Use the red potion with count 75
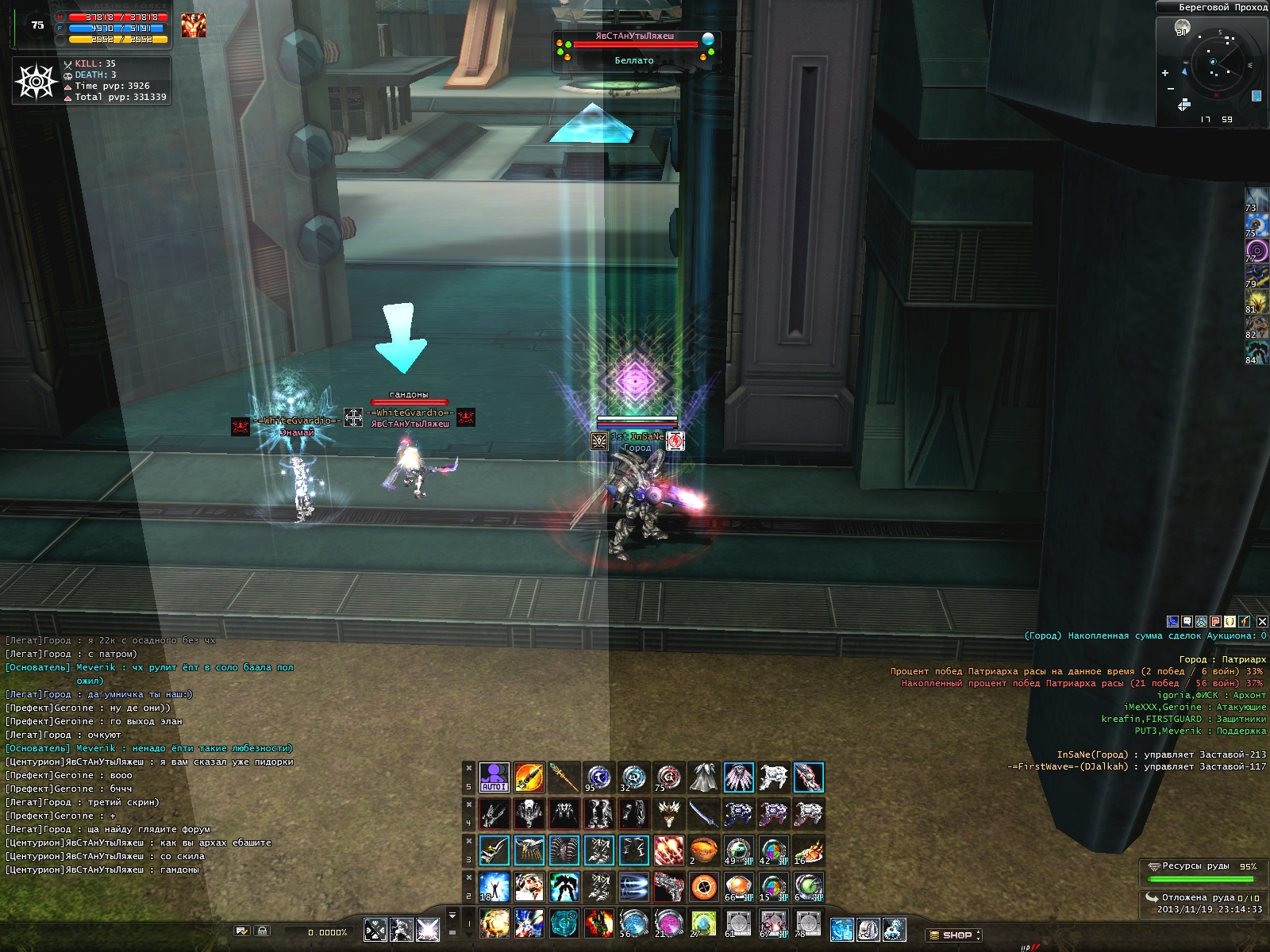 pos(668,777)
